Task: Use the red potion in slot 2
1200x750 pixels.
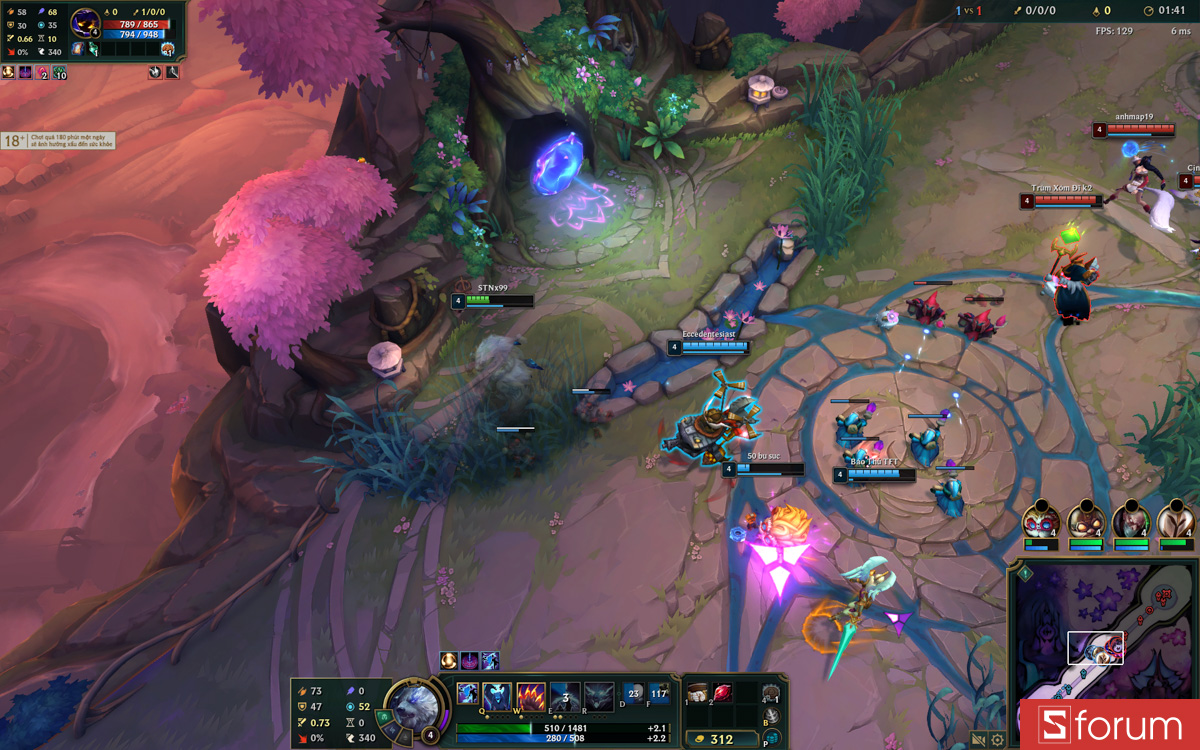Action: coord(722,692)
